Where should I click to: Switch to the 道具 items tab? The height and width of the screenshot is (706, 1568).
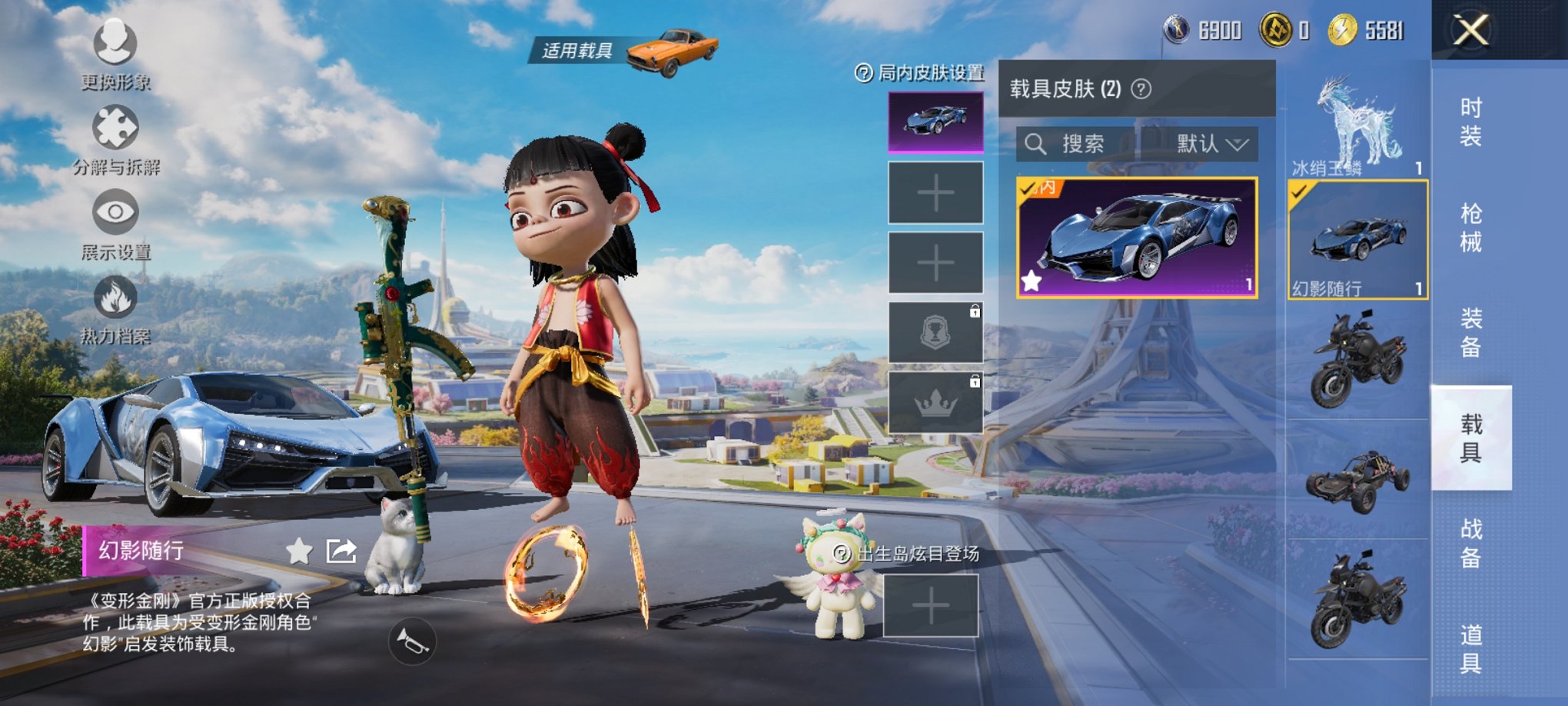(1470, 648)
